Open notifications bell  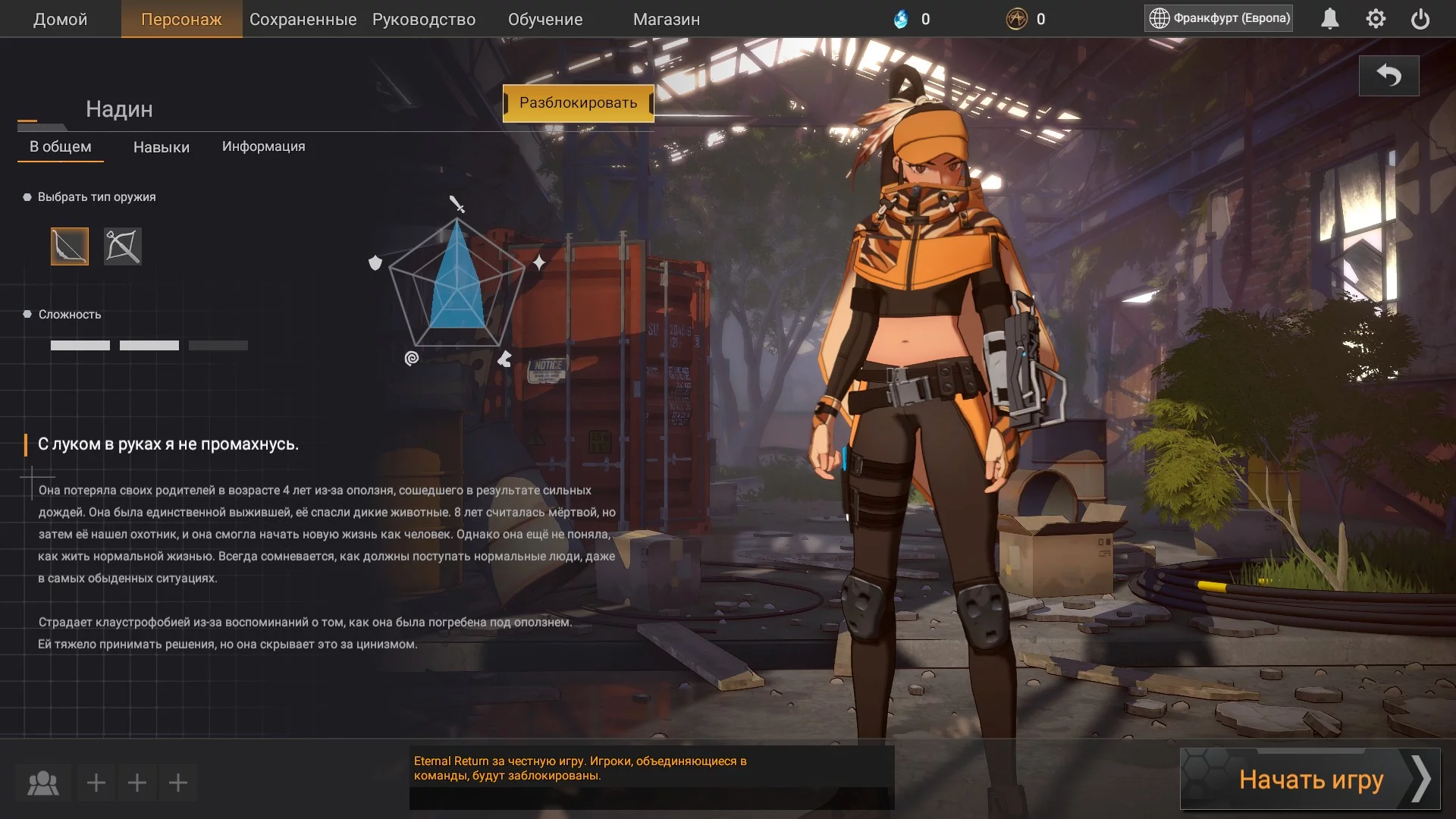click(x=1330, y=19)
